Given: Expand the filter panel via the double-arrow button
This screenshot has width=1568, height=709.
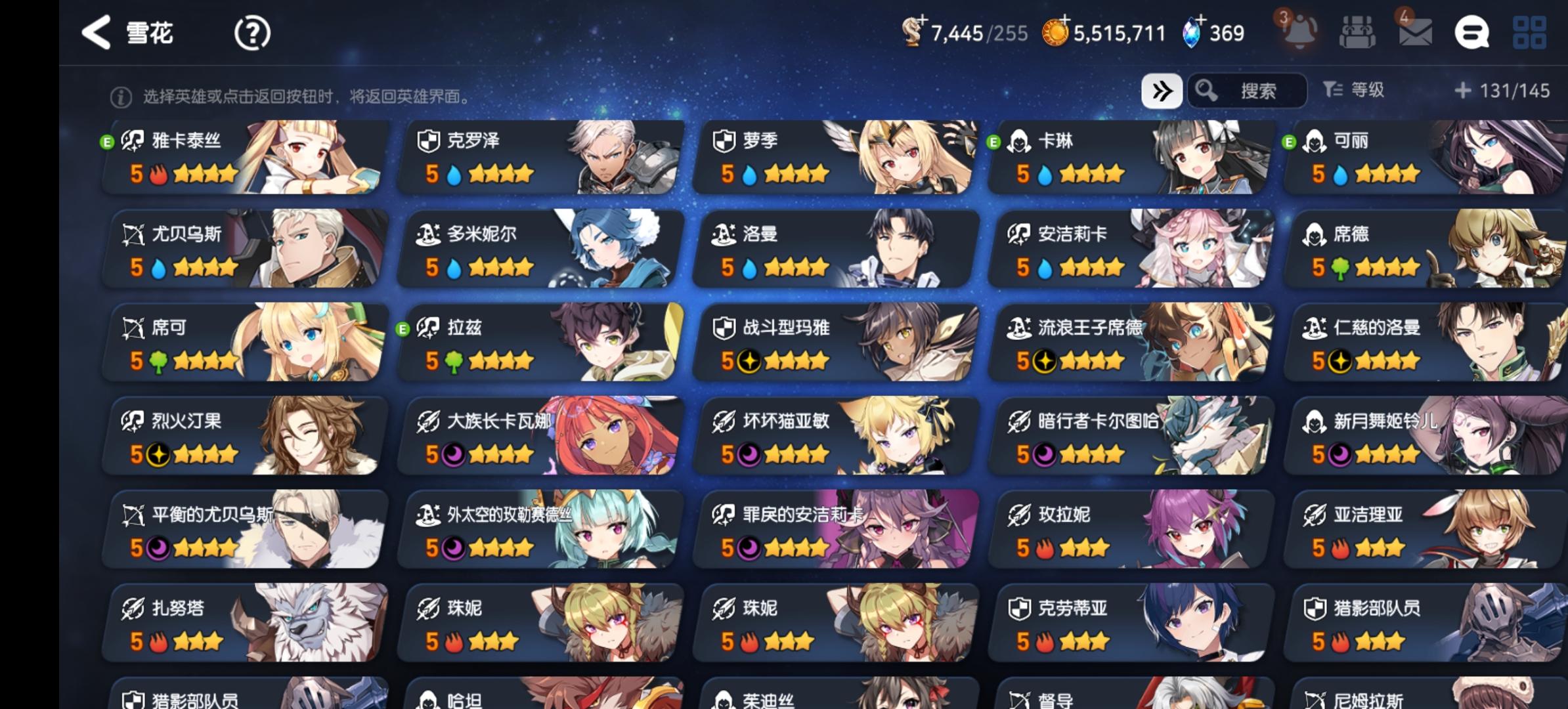Looking at the screenshot, I should click(x=1162, y=91).
